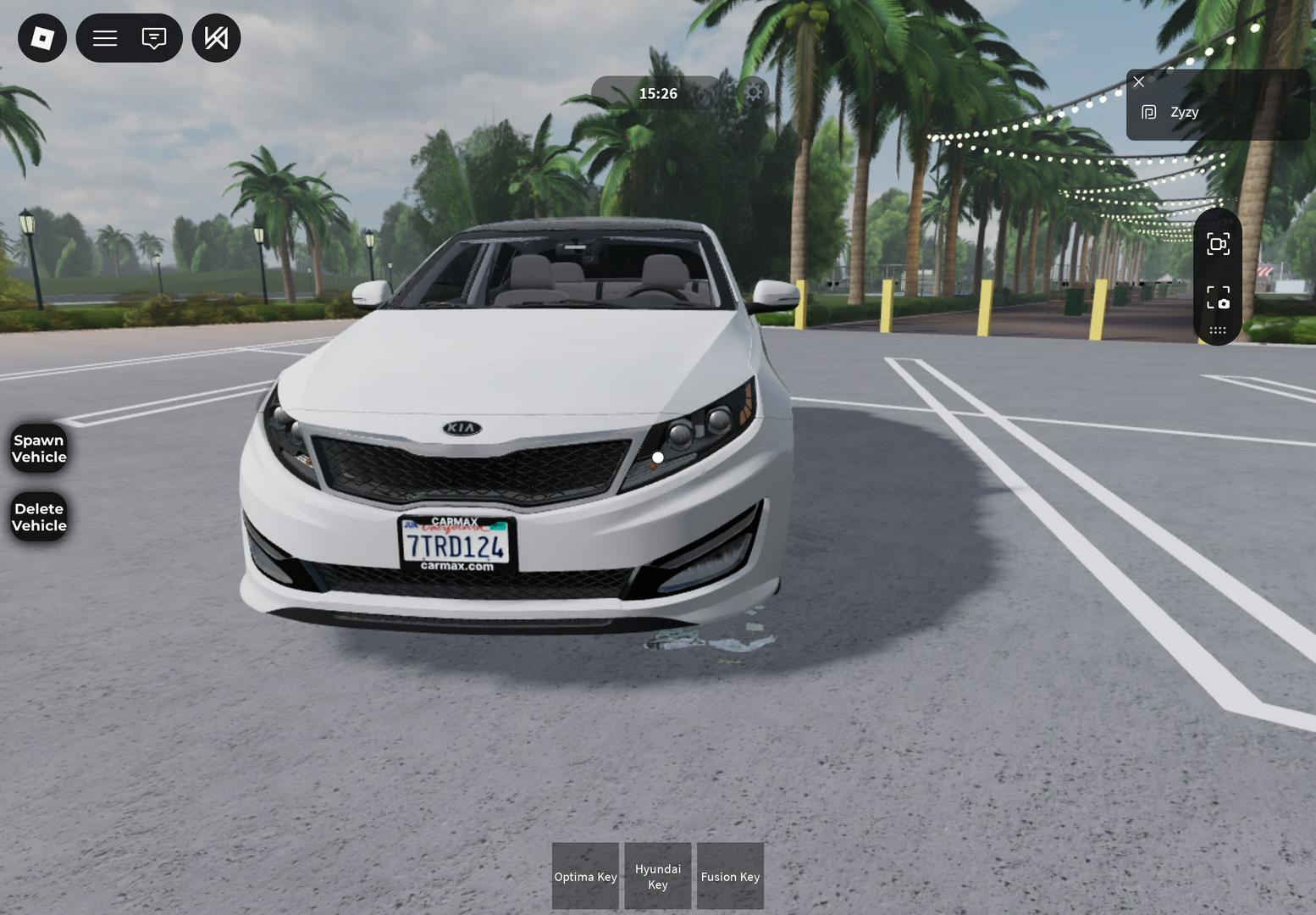Equip the Hyundai Key
Image resolution: width=1316 pixels, height=915 pixels.
click(658, 876)
